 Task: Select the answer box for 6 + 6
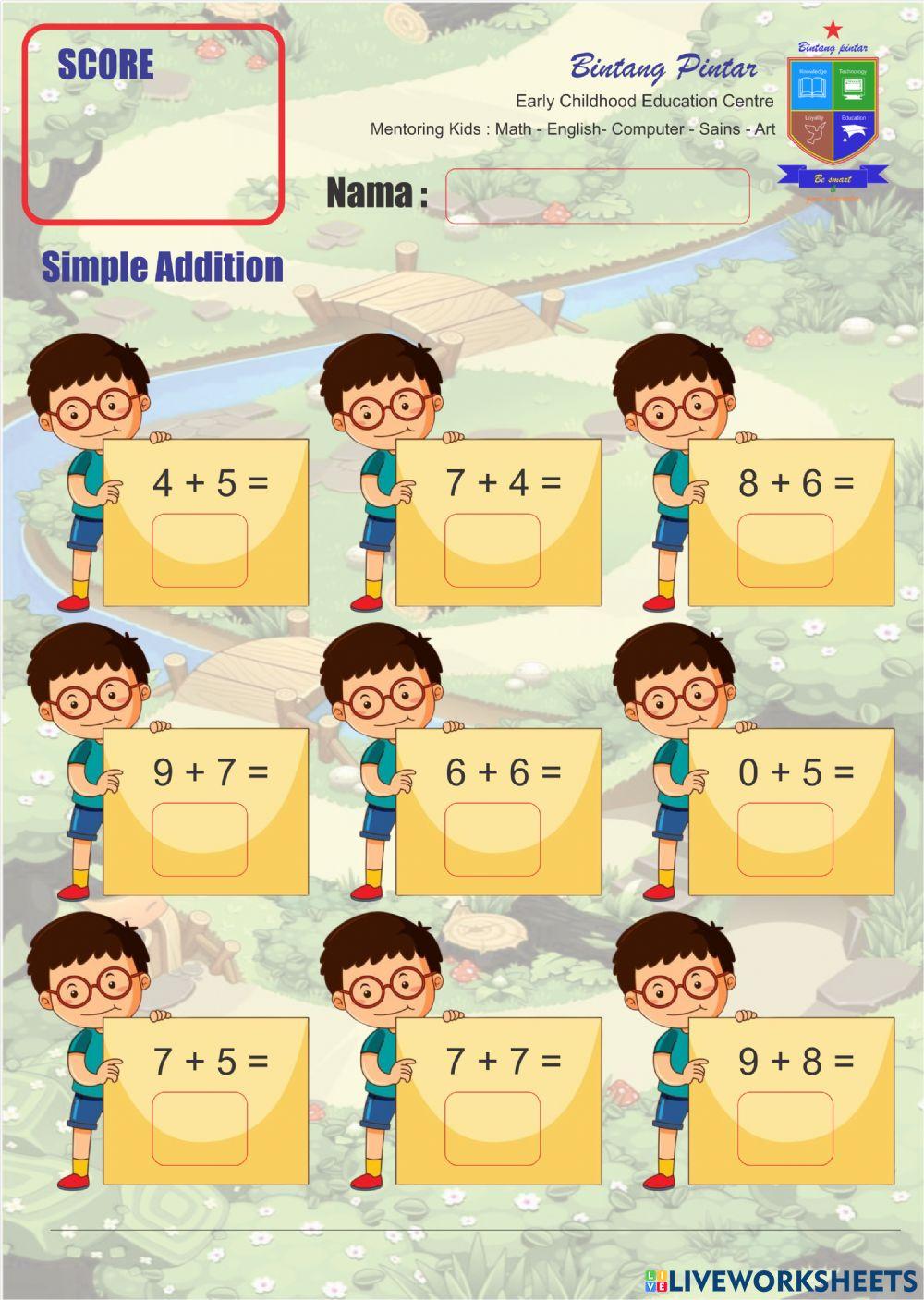(x=492, y=840)
